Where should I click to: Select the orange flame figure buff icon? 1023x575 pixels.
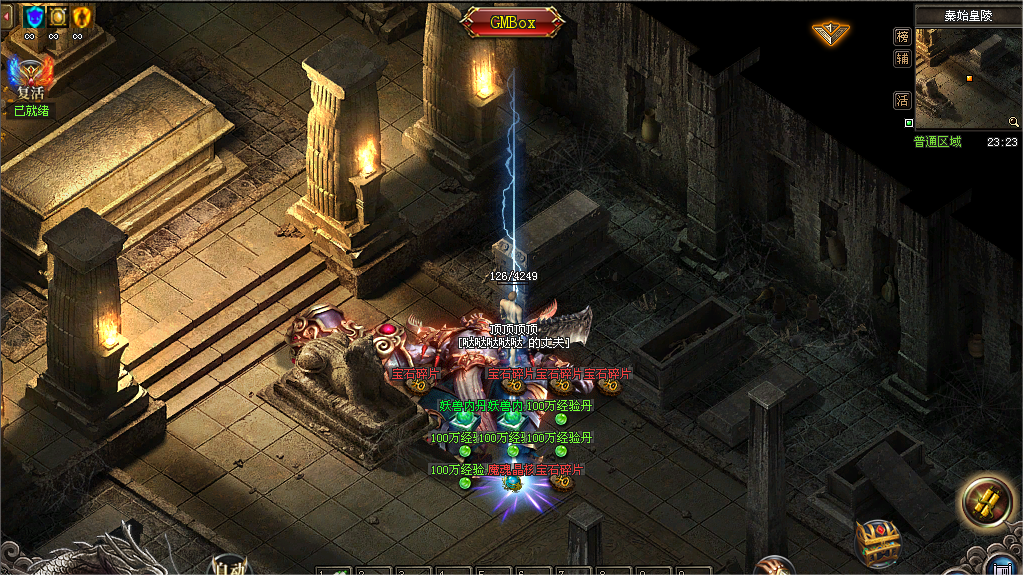click(x=82, y=16)
